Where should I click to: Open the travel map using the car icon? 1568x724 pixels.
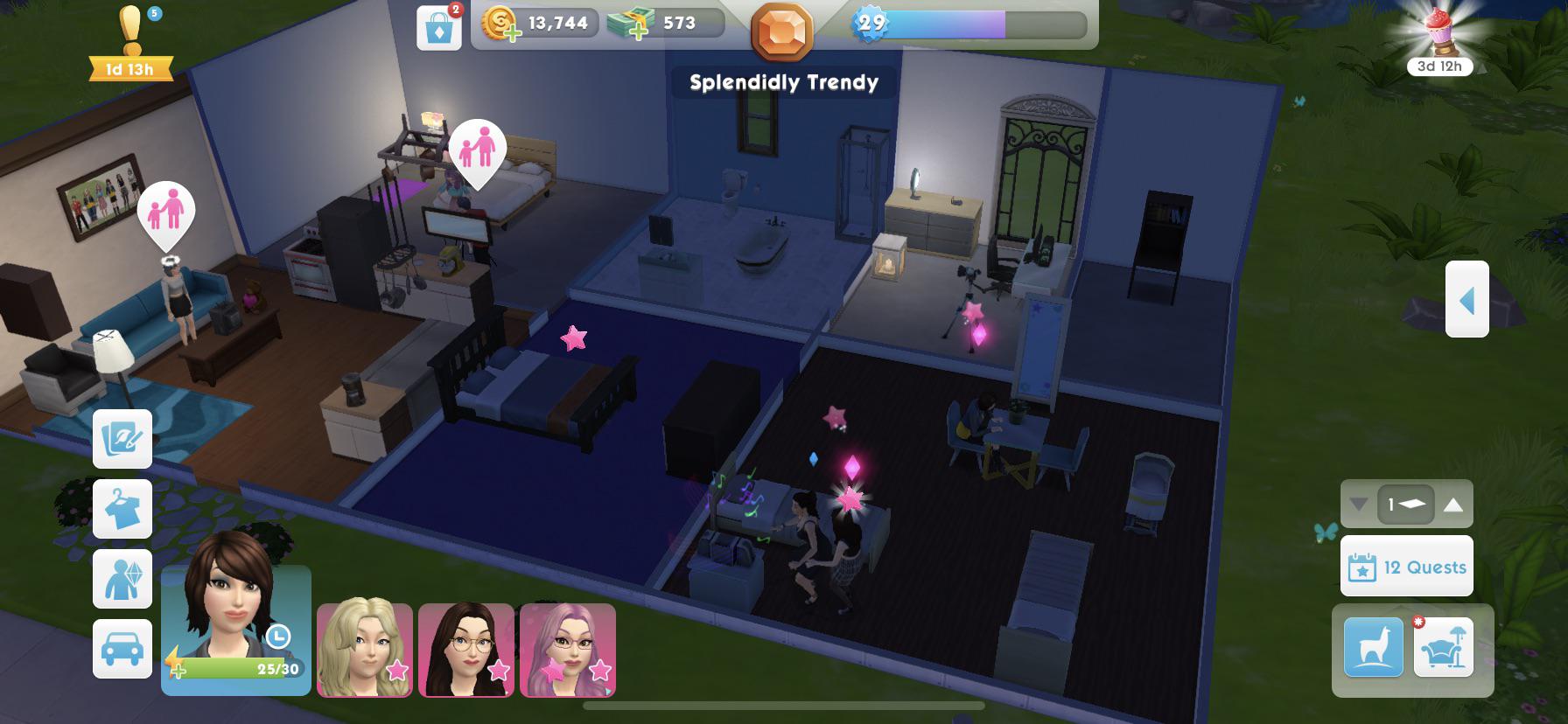click(x=122, y=651)
